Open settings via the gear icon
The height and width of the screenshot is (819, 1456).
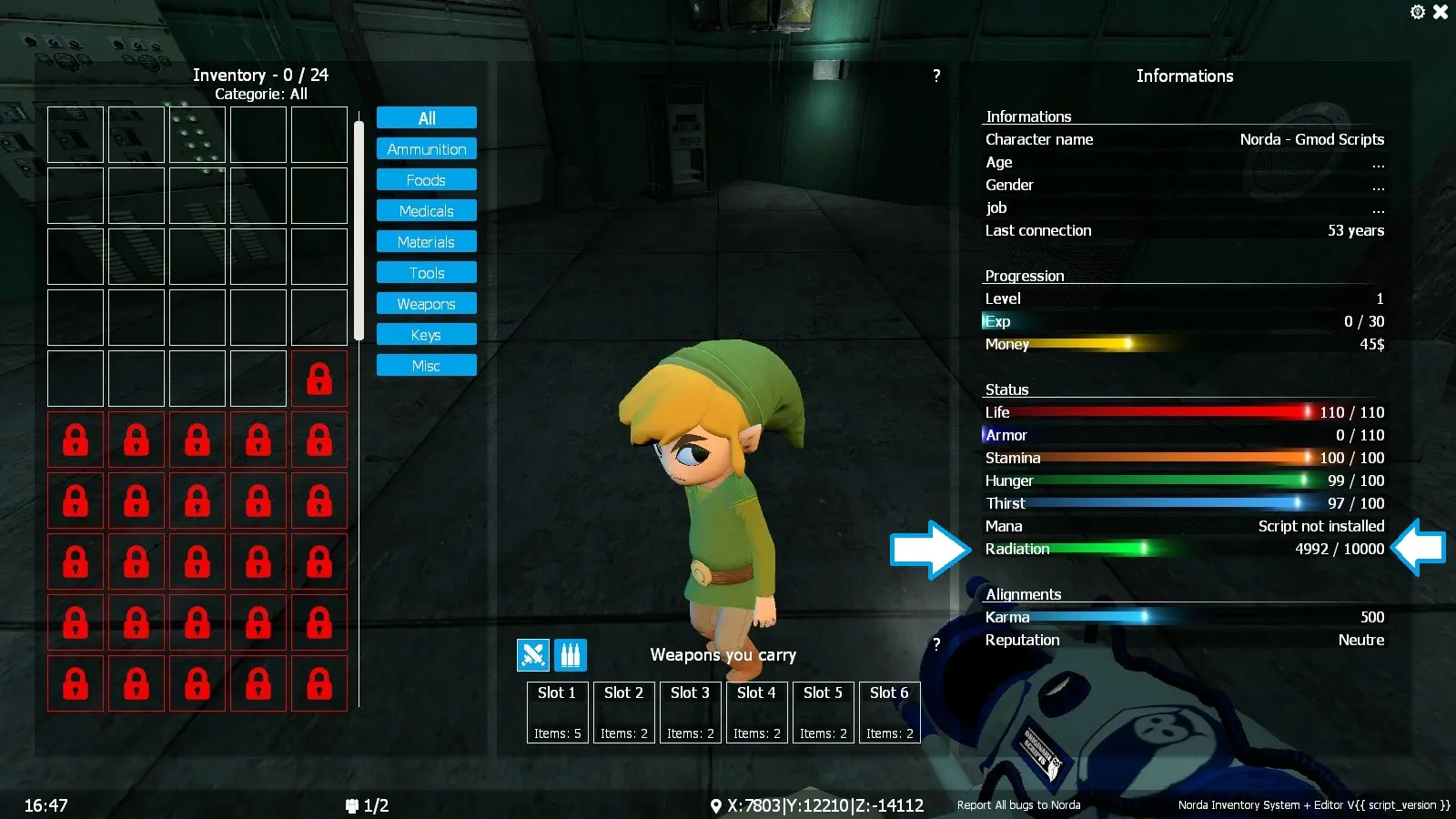[x=1417, y=12]
